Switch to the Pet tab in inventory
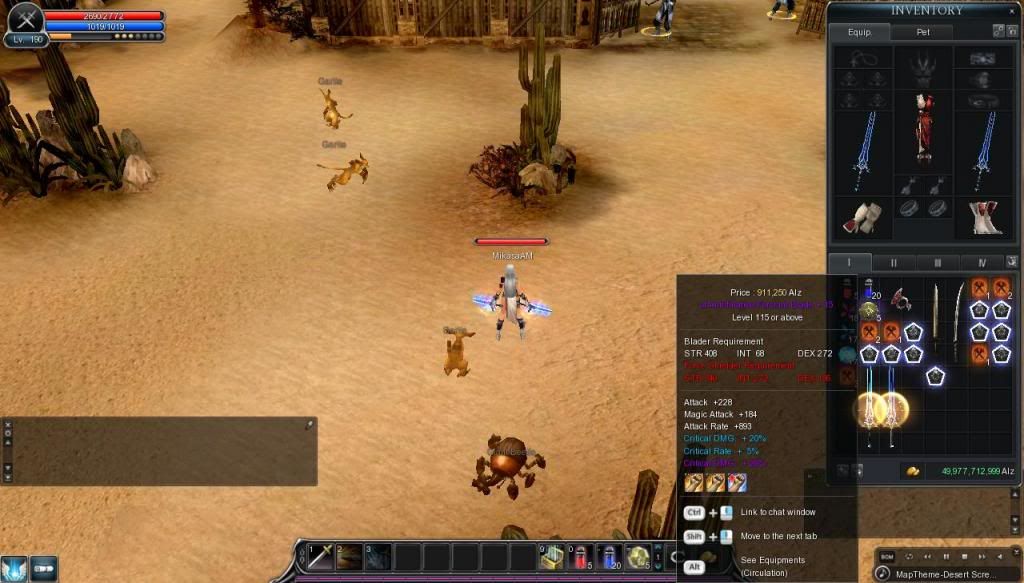 pyautogui.click(x=923, y=32)
